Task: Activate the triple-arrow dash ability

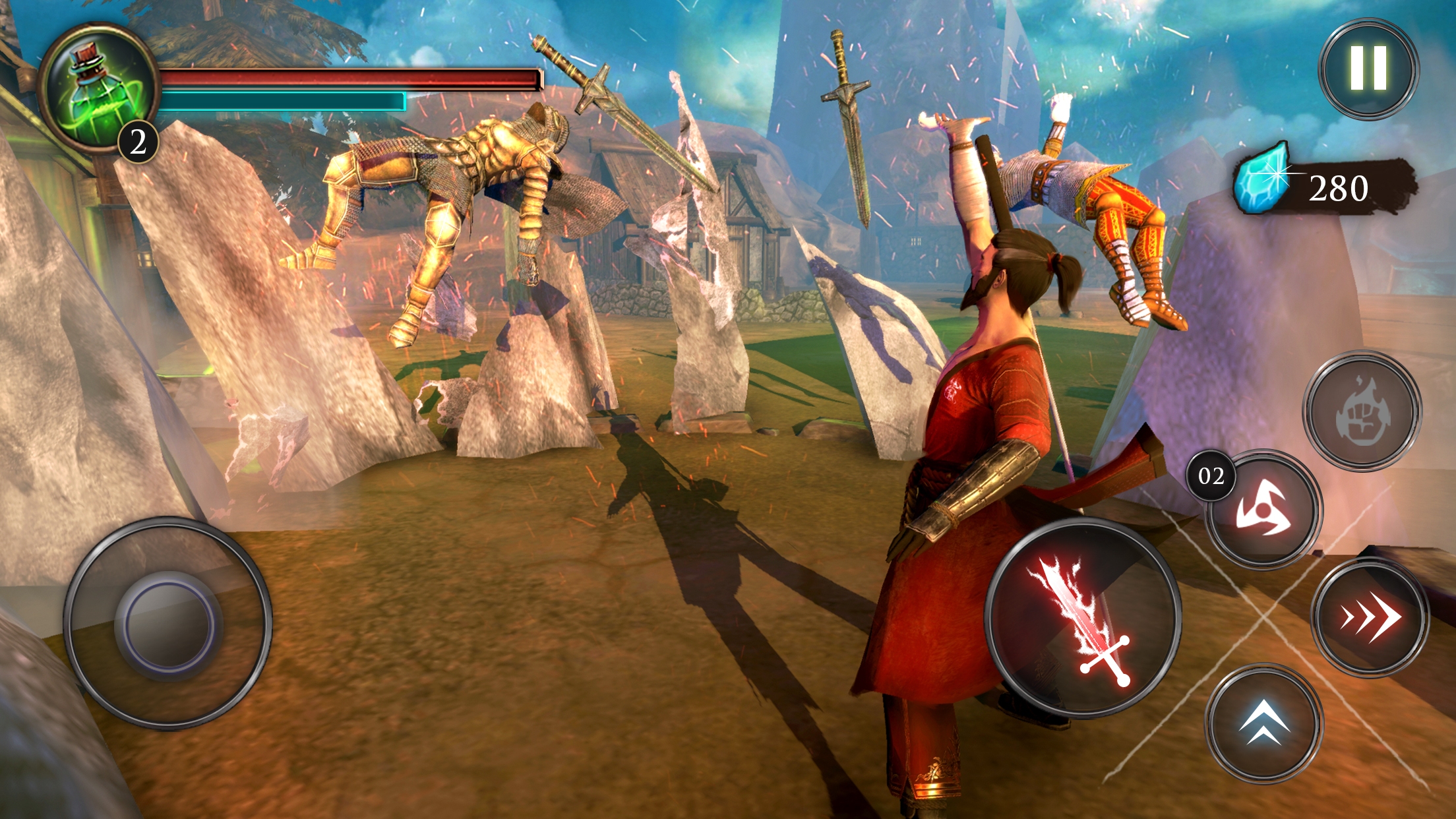Action: point(1369,618)
